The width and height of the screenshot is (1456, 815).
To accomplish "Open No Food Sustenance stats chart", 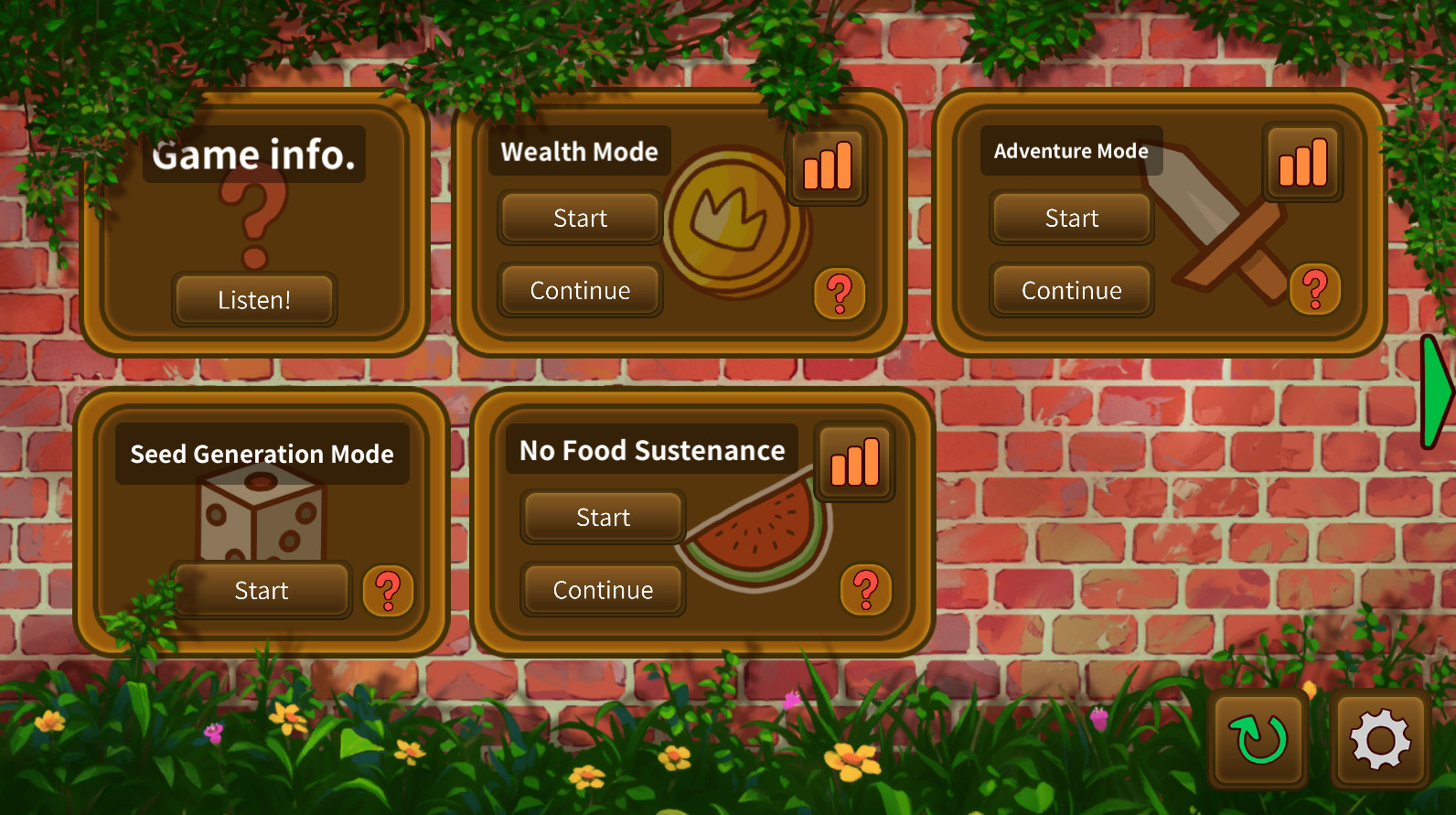I will click(854, 462).
